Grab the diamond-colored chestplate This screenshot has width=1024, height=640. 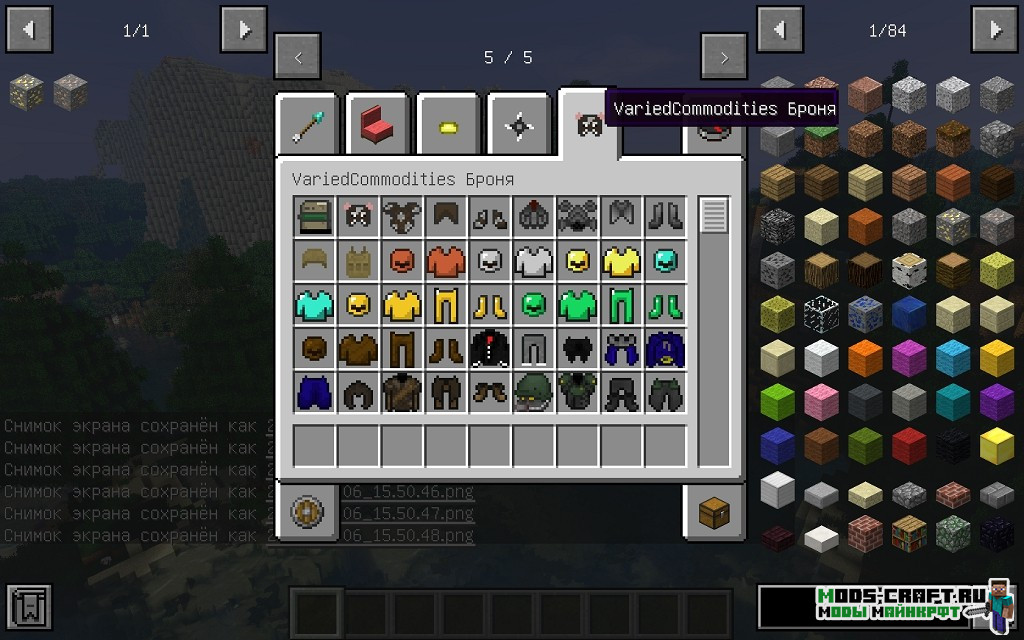(x=315, y=304)
